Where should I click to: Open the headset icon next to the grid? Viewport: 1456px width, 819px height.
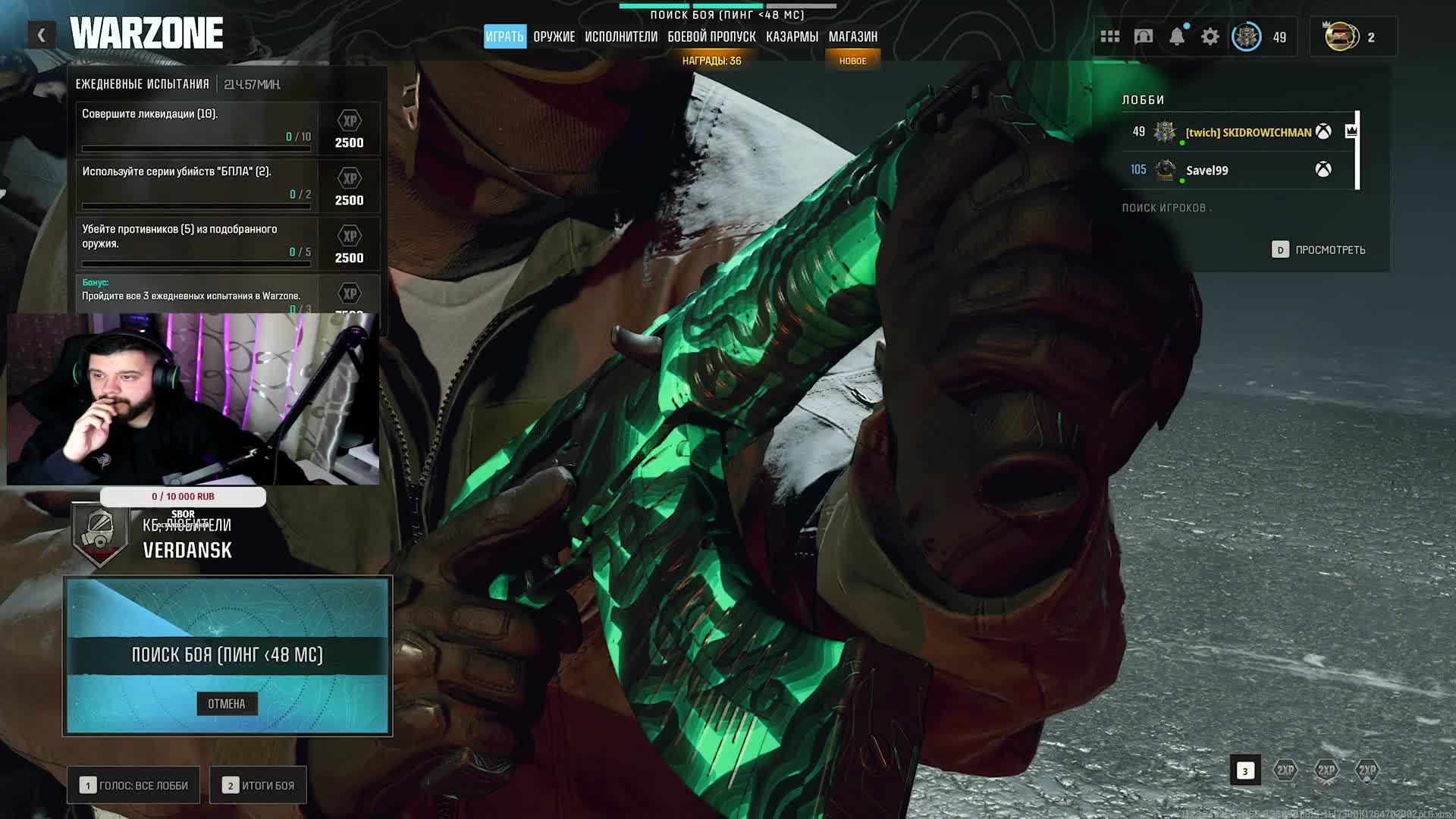point(1143,36)
